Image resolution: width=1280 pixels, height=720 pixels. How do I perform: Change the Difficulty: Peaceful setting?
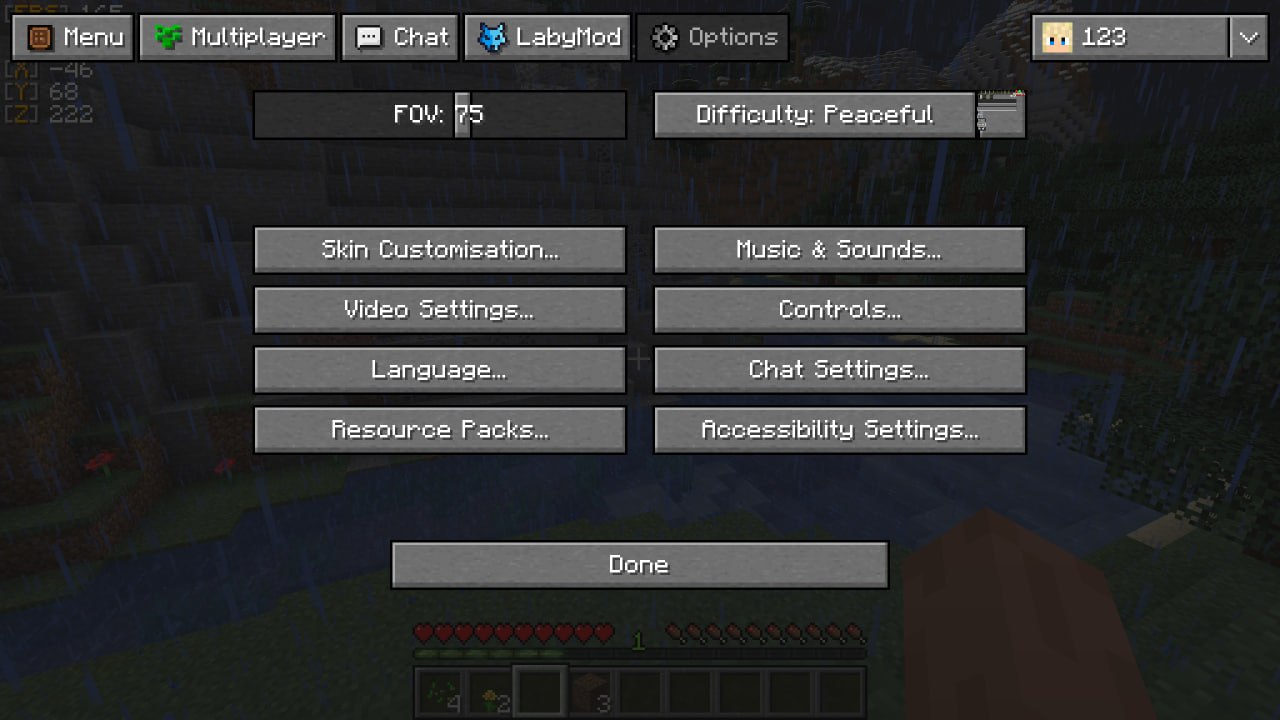point(814,115)
